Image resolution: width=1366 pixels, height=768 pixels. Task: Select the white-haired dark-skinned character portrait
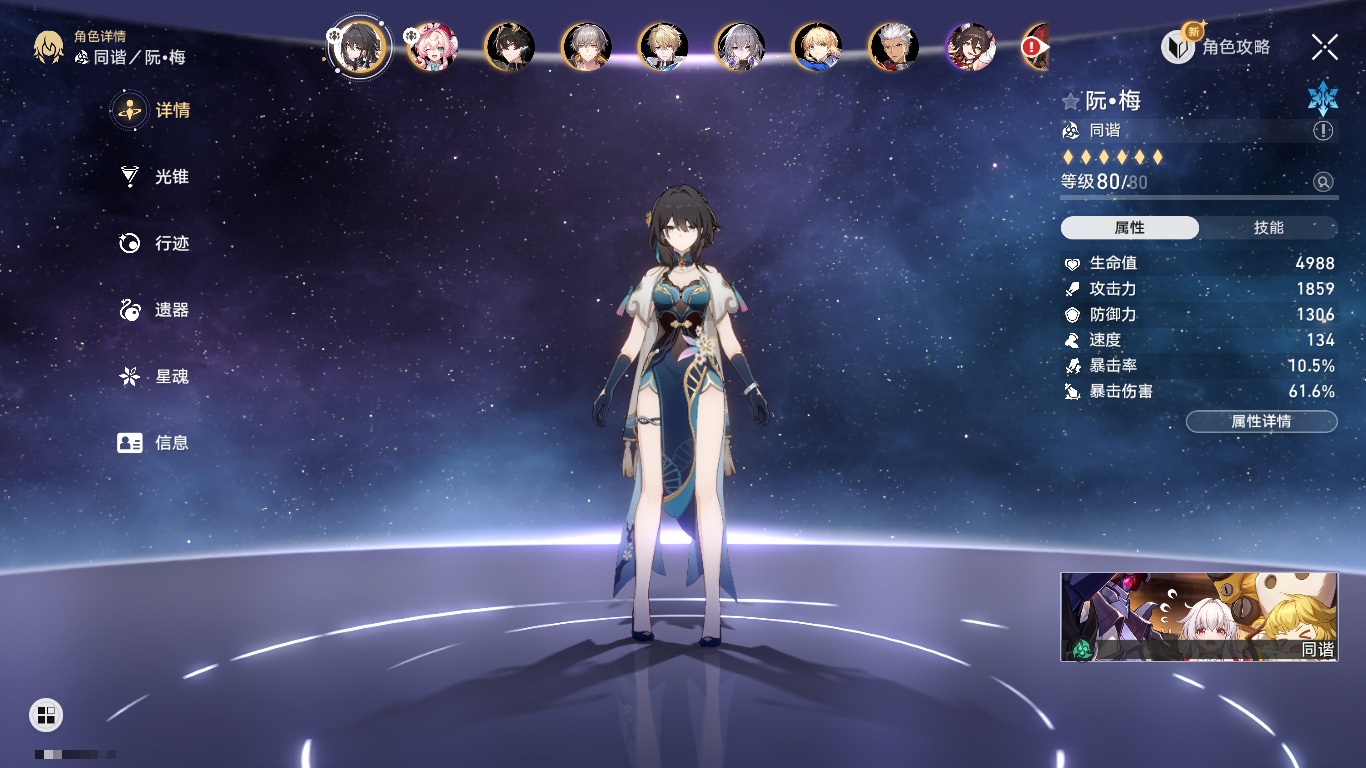point(894,47)
